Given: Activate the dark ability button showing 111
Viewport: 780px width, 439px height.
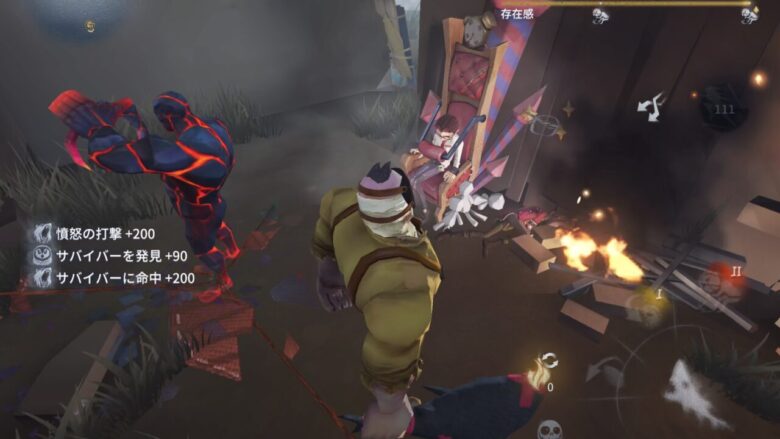Looking at the screenshot, I should point(723,108).
